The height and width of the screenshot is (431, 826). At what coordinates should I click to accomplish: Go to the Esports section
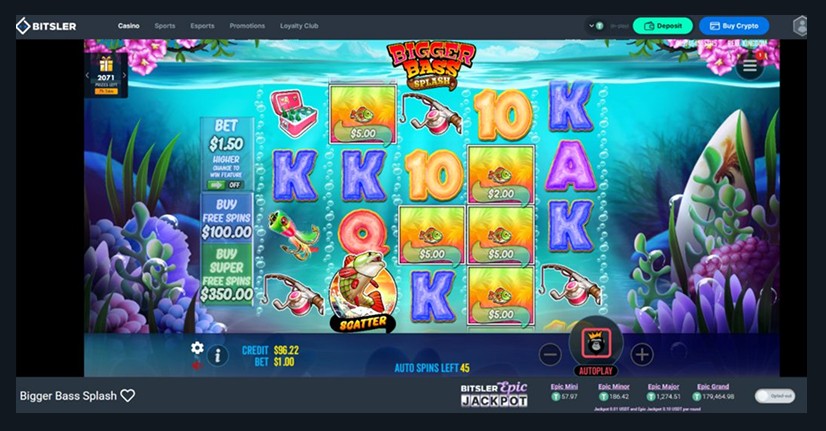tap(202, 26)
